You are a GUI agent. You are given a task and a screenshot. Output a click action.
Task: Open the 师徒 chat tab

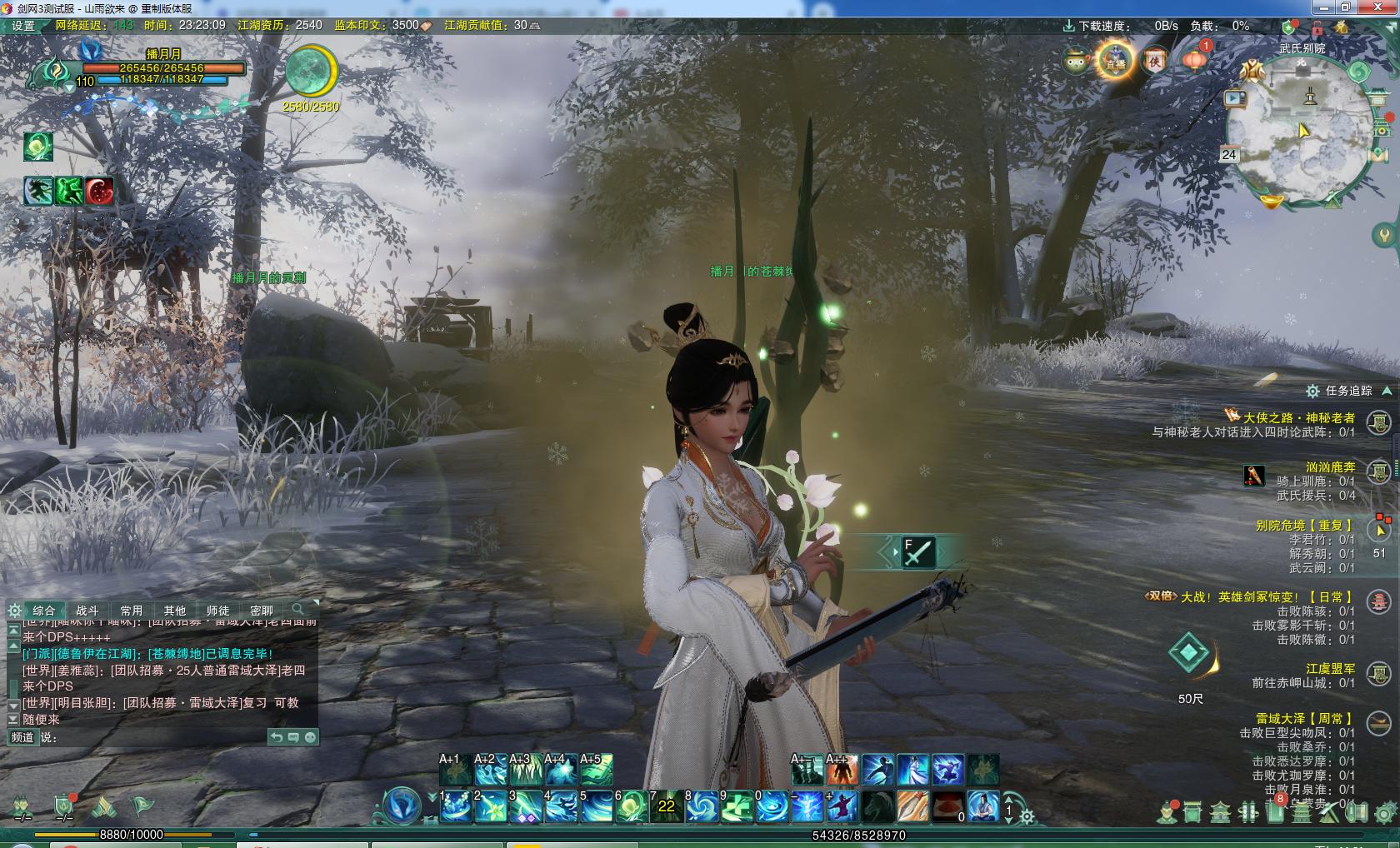pos(217,611)
